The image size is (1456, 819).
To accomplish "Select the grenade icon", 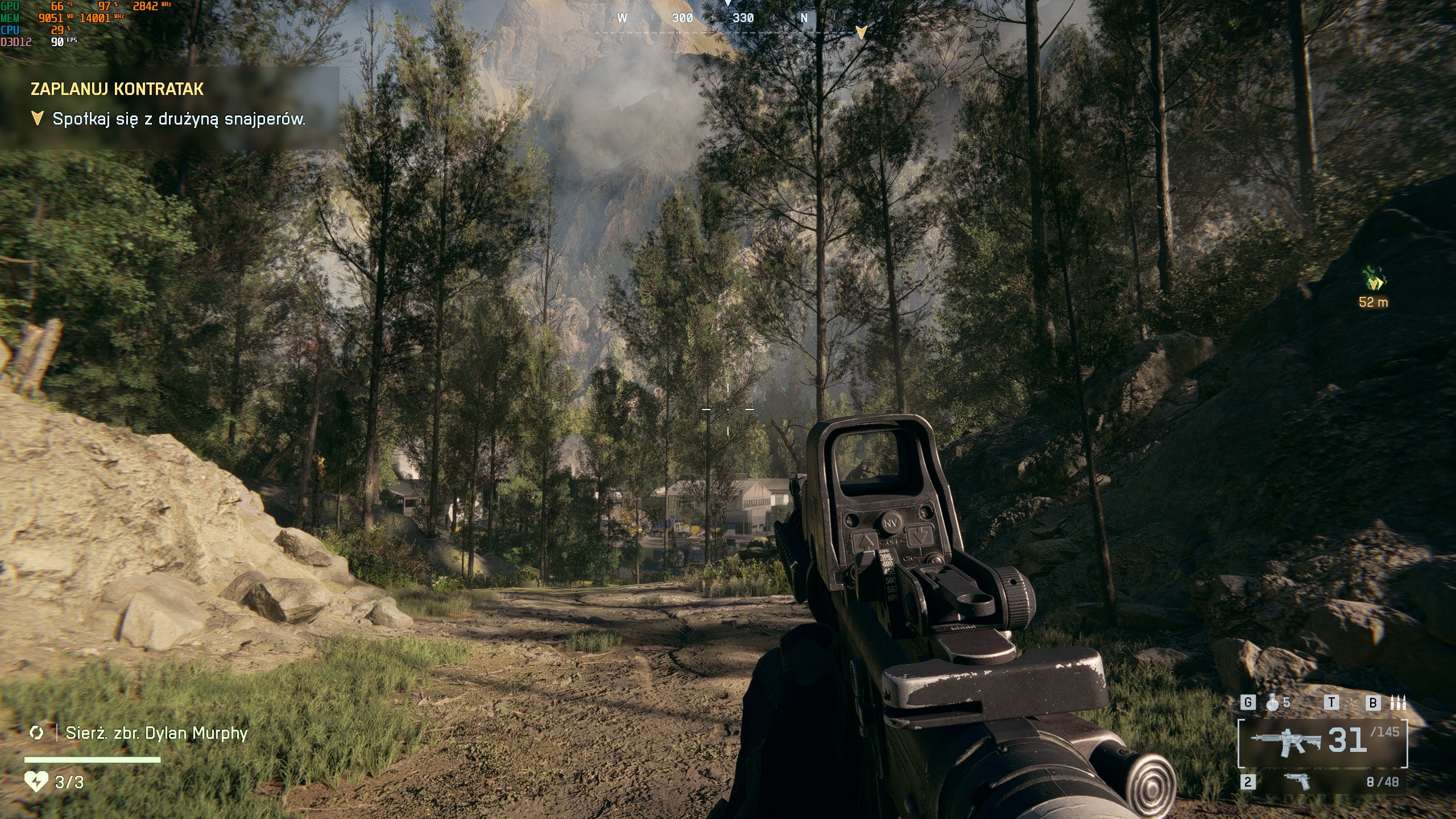I will point(1273,703).
